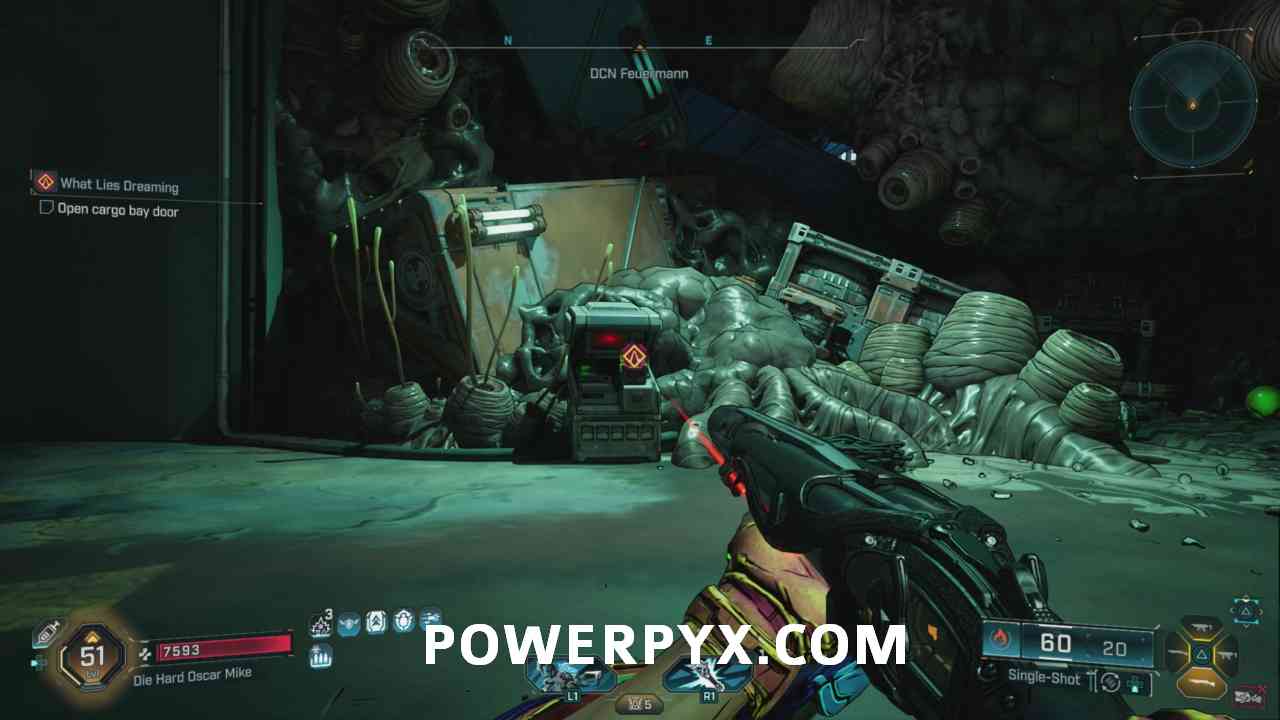The height and width of the screenshot is (720, 1280).
Task: Select the top weapon slot in wheel
Action: point(1201,628)
